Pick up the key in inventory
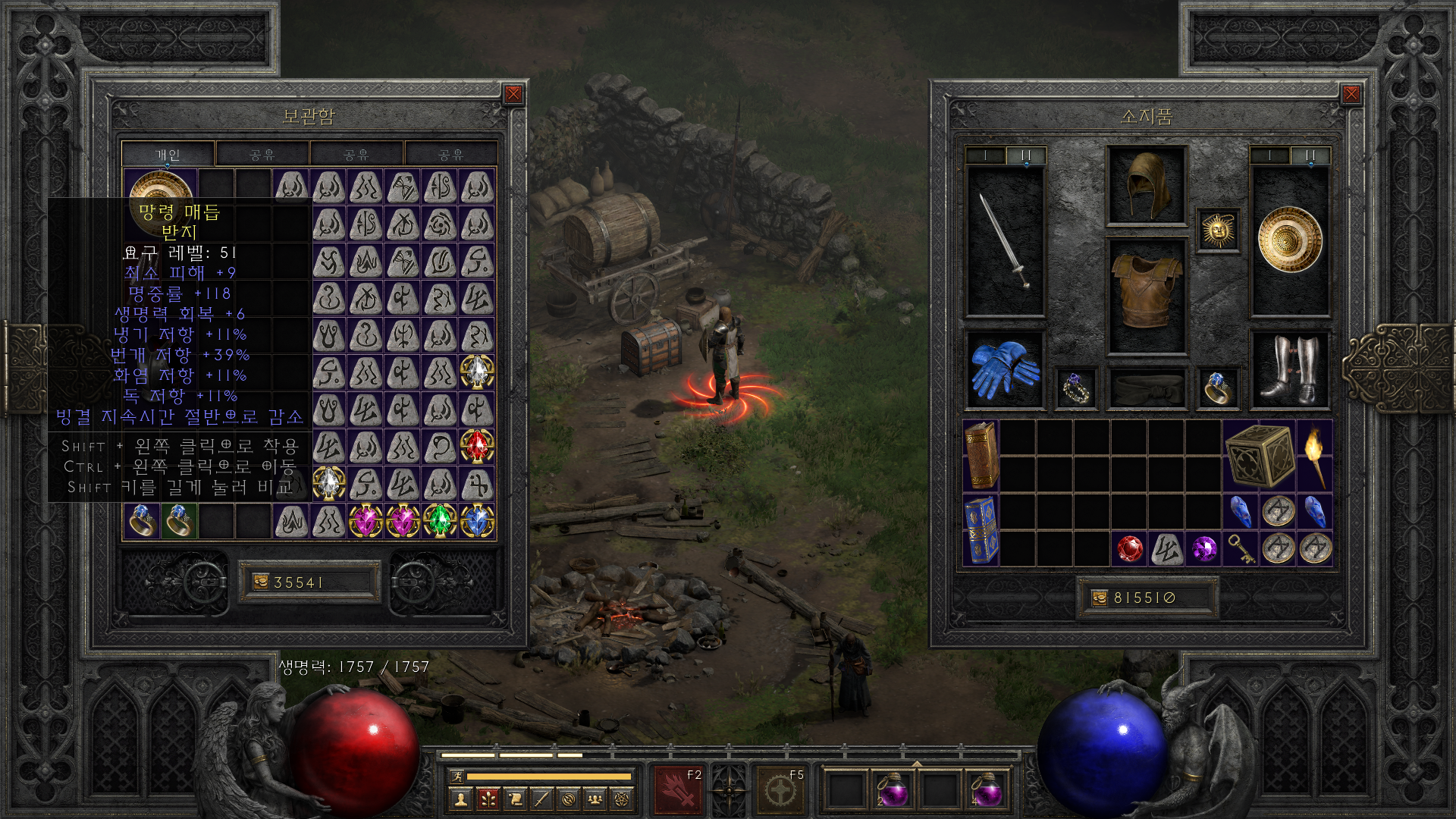Viewport: 1456px width, 819px height. coord(1241,548)
